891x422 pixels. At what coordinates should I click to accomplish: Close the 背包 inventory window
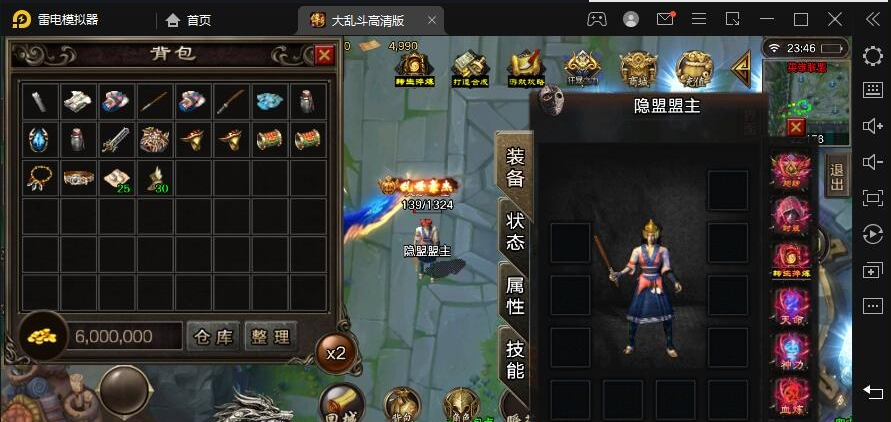[324, 56]
